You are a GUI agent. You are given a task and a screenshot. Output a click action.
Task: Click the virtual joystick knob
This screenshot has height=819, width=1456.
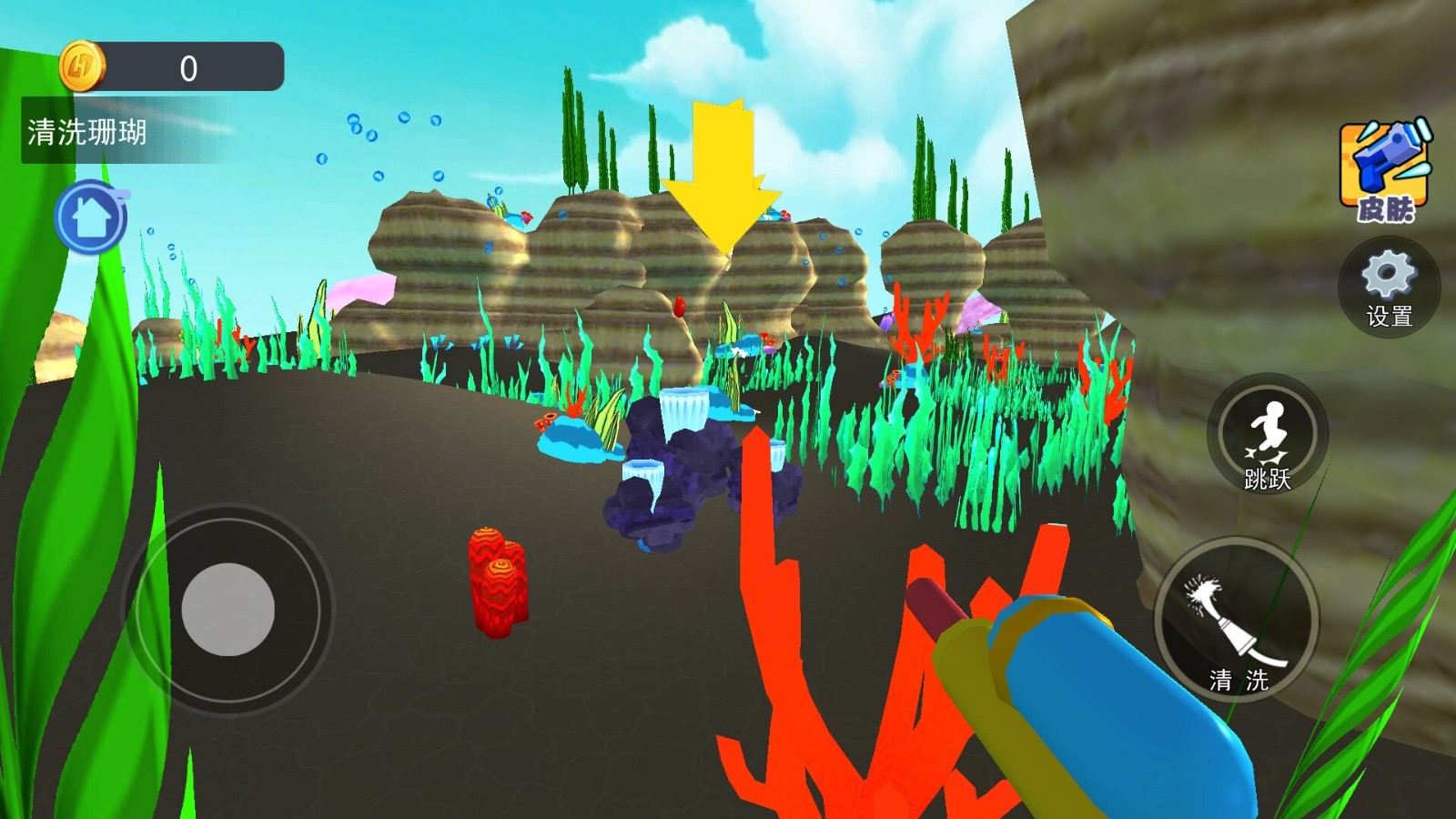pos(227,609)
